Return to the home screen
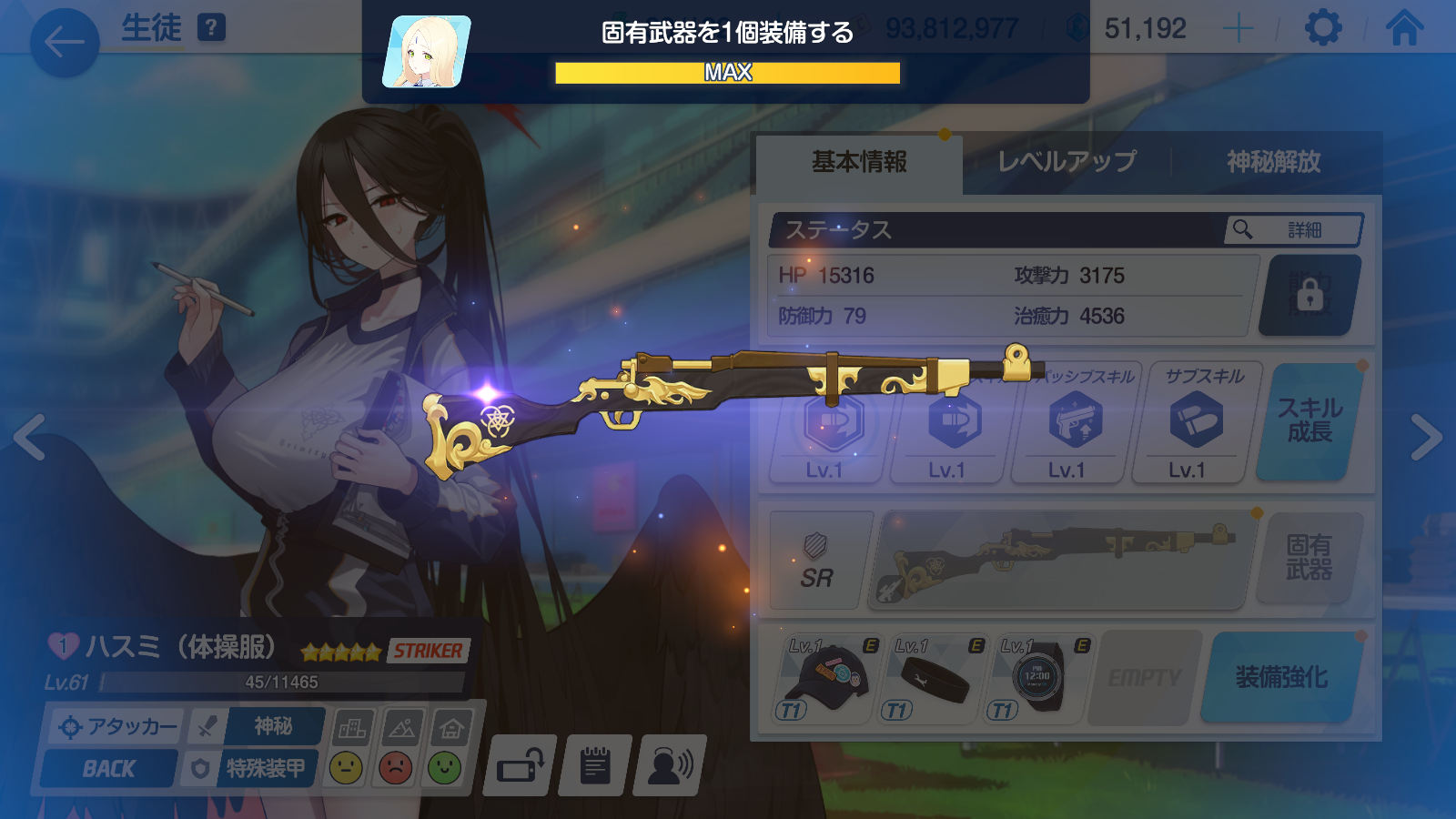Screen dimensions: 1456x819 click(x=1404, y=28)
